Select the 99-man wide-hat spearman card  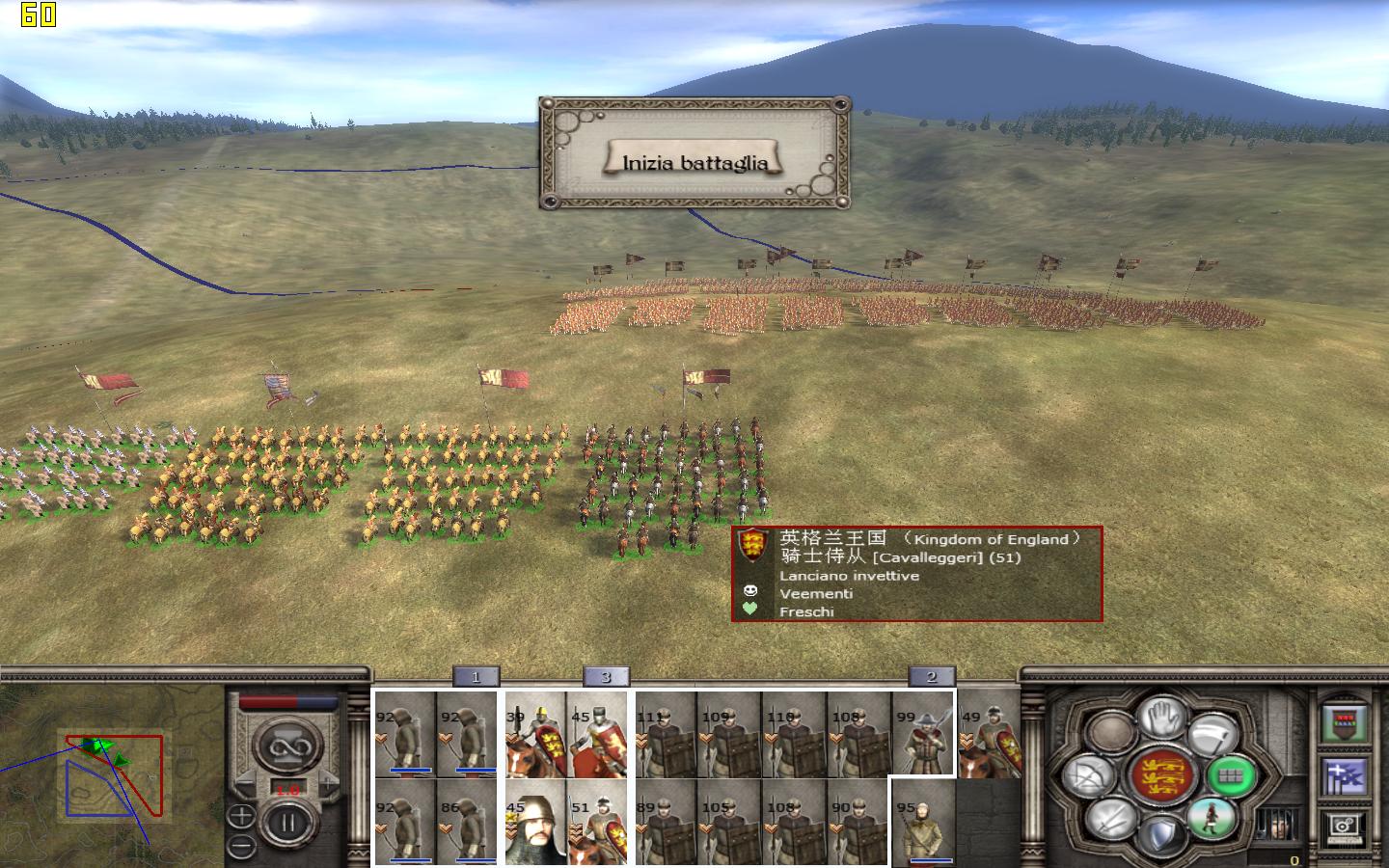(921, 734)
